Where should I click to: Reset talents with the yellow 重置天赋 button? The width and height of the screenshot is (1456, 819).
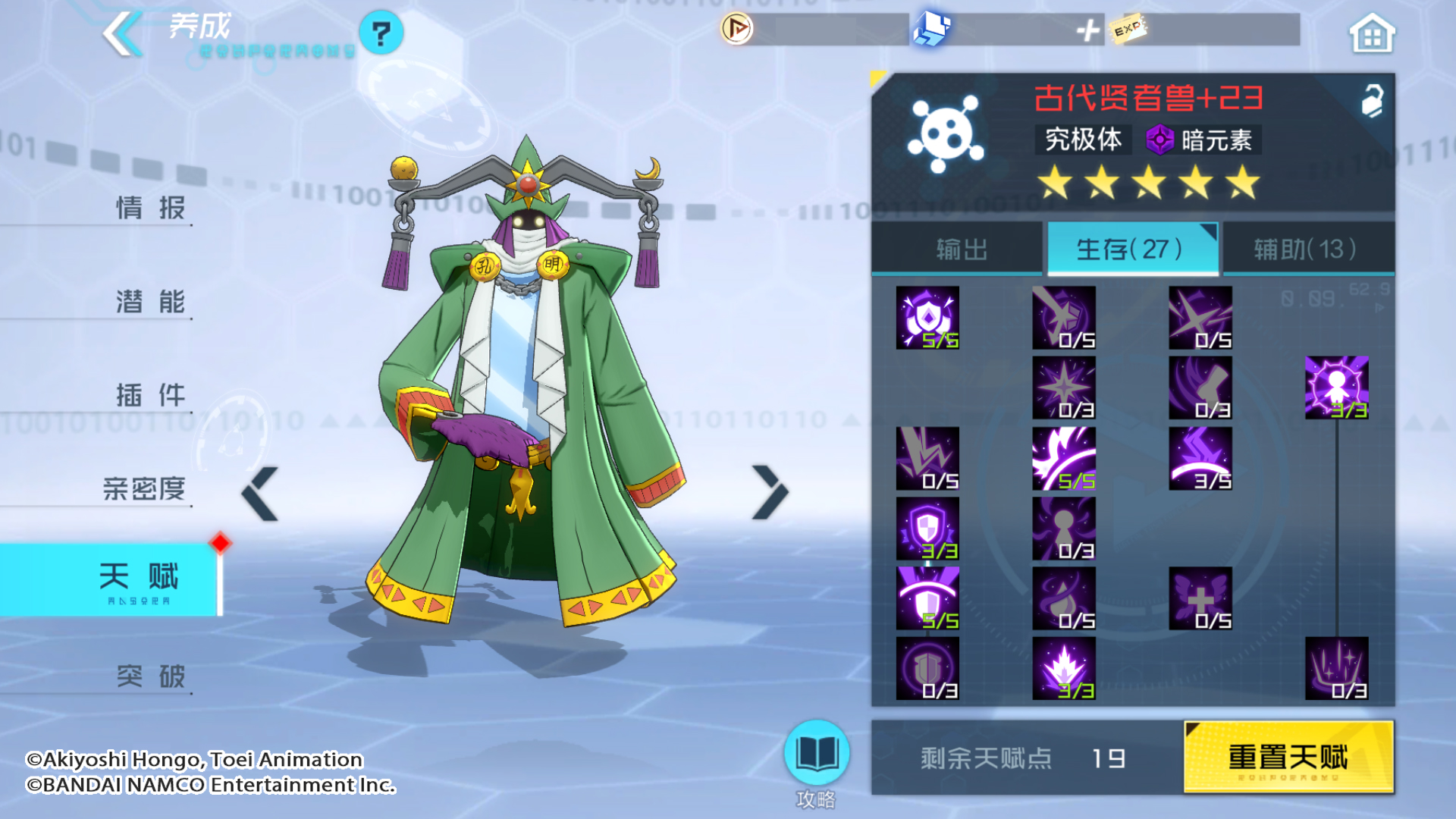[x=1288, y=757]
